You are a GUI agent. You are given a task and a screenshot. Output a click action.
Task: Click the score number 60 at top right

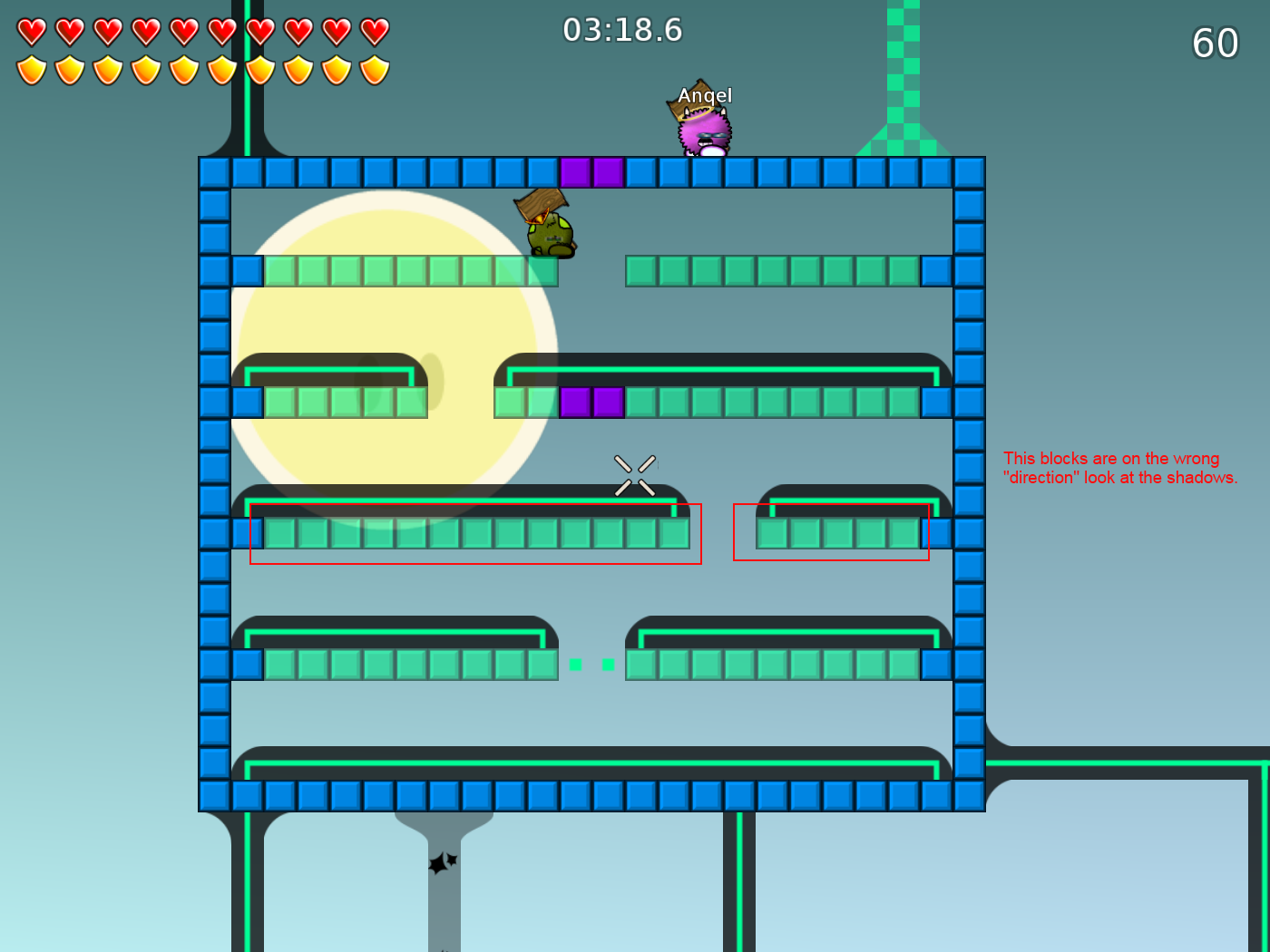[1216, 43]
